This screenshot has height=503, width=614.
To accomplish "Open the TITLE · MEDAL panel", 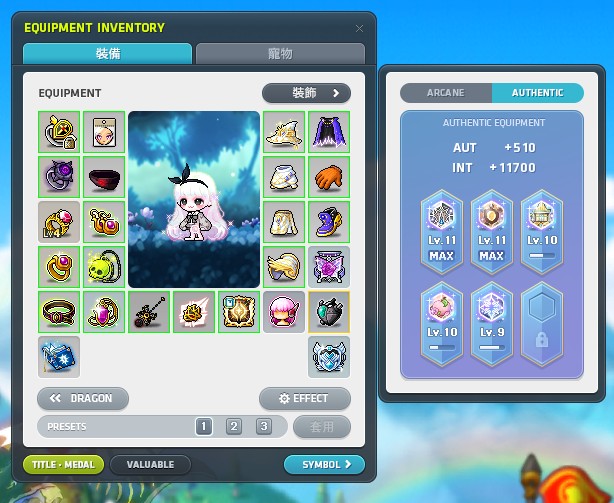I will [63, 464].
